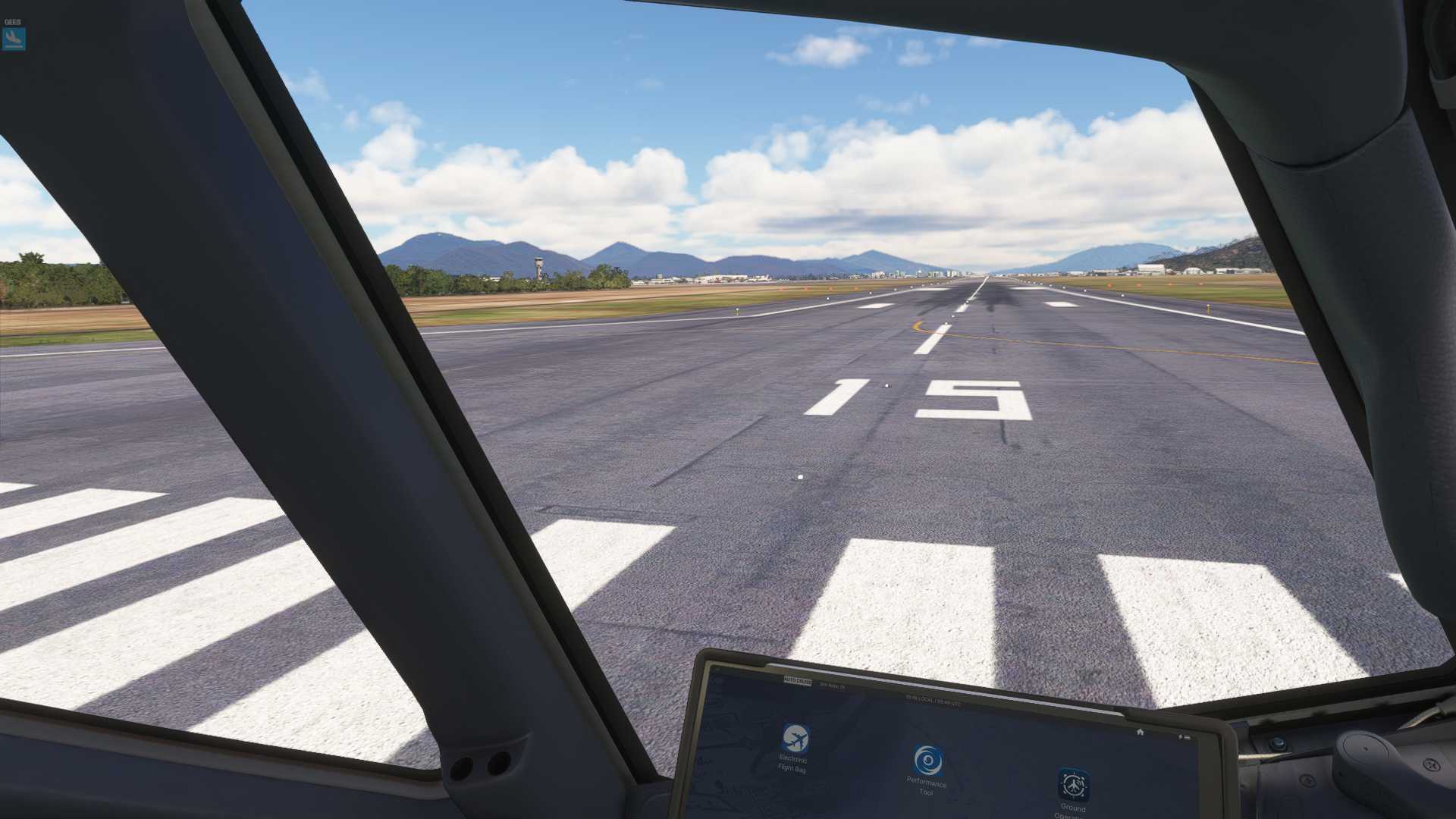Tap the tablet's home icon
1456x819 pixels.
coord(1140,732)
